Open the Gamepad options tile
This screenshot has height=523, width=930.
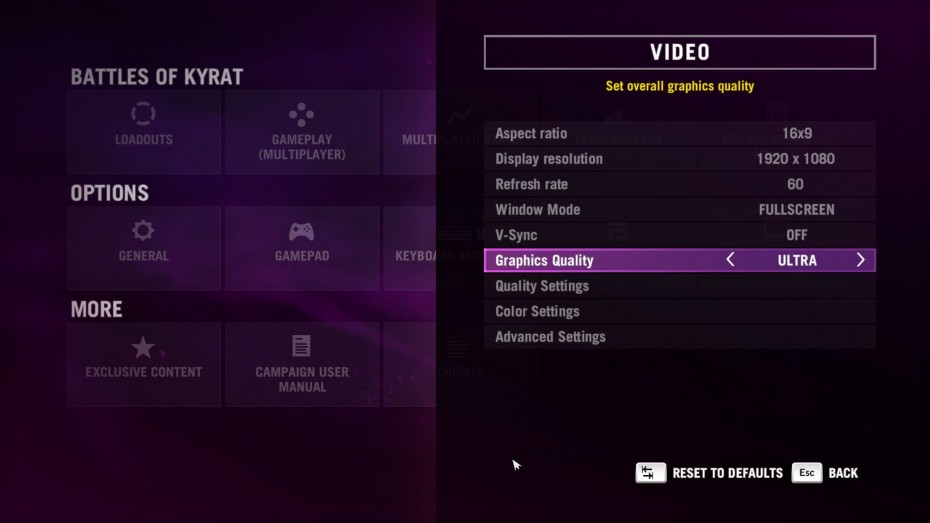[x=301, y=247]
